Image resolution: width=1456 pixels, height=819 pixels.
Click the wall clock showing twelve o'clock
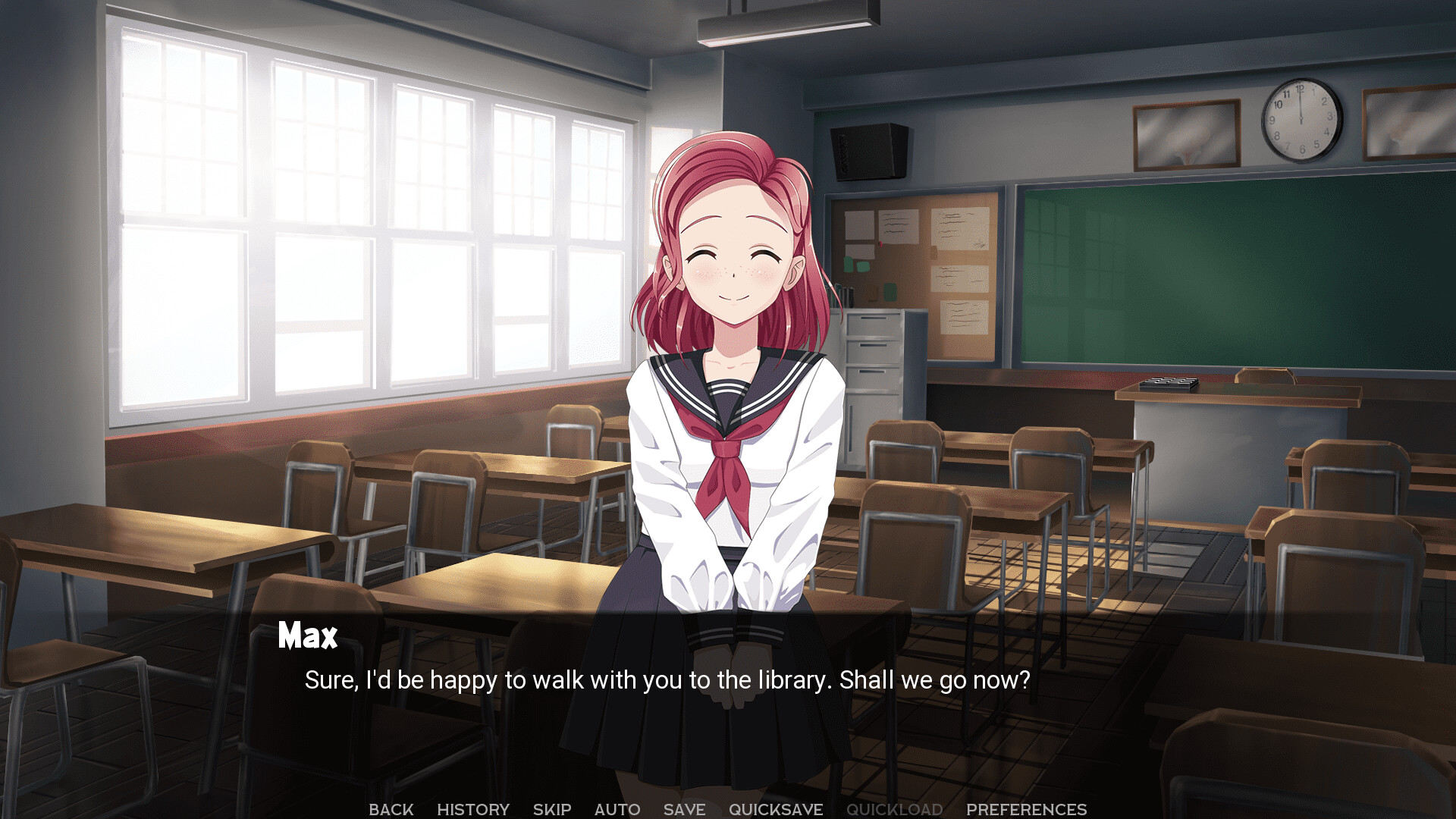pos(1300,118)
